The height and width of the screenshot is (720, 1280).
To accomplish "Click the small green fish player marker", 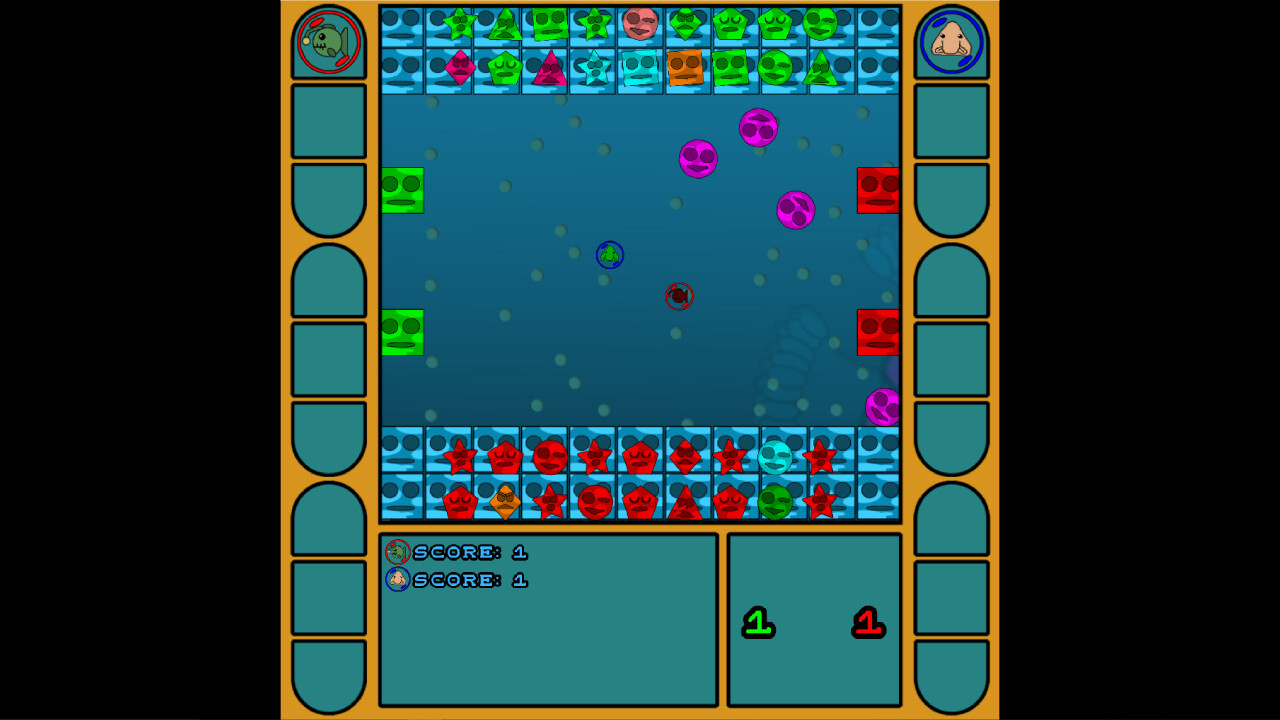I will (x=609, y=256).
